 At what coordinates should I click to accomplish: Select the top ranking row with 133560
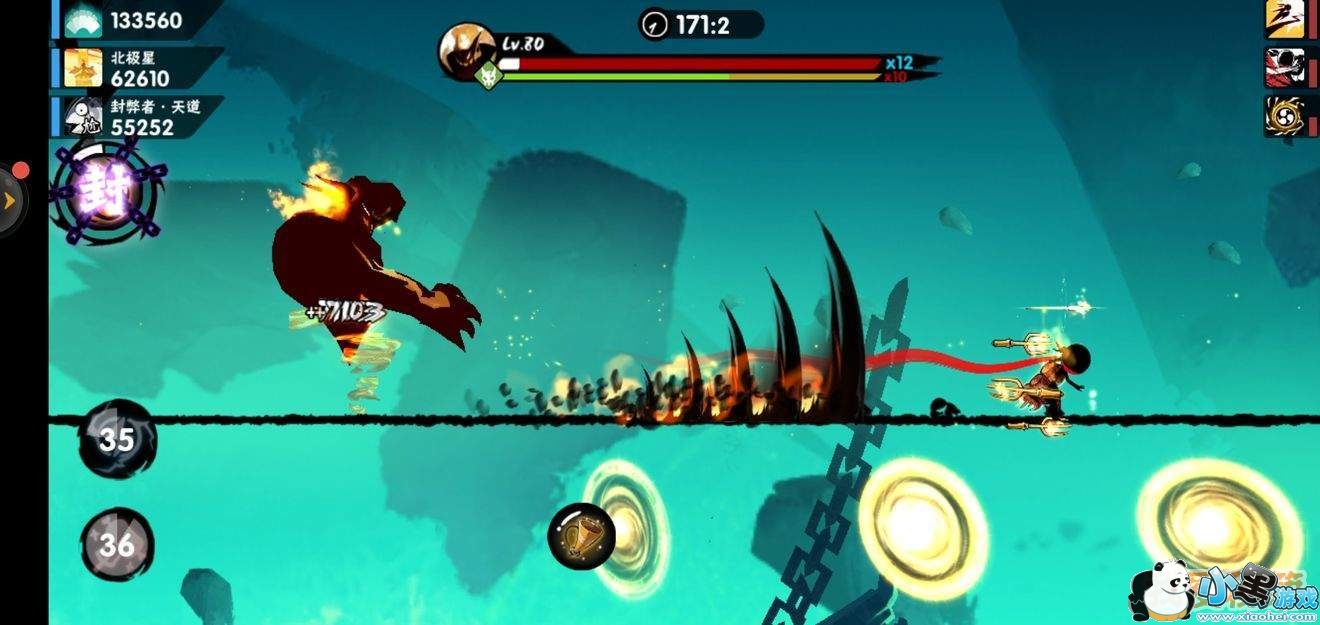[x=138, y=21]
